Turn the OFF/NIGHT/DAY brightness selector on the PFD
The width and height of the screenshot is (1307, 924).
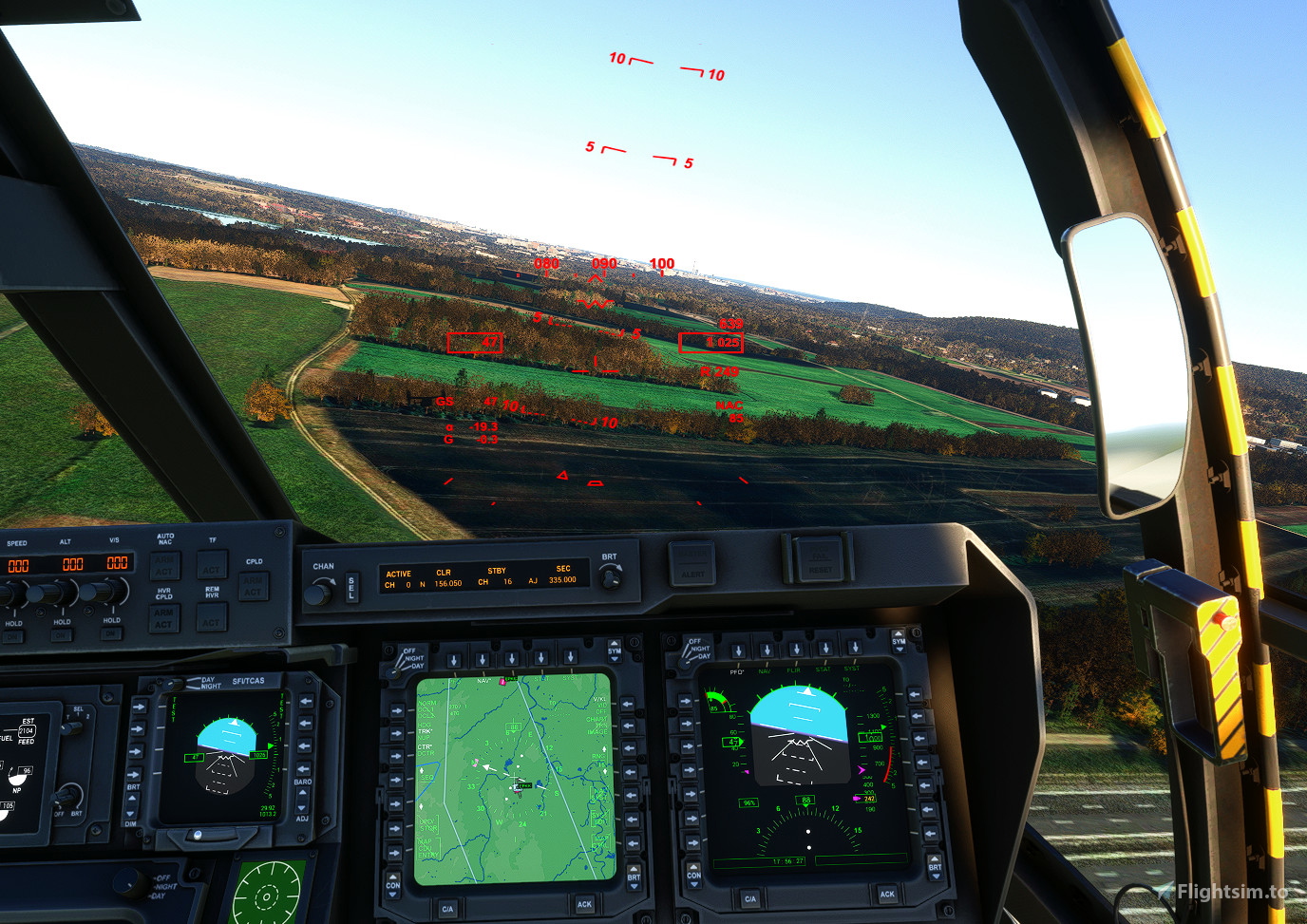click(686, 662)
